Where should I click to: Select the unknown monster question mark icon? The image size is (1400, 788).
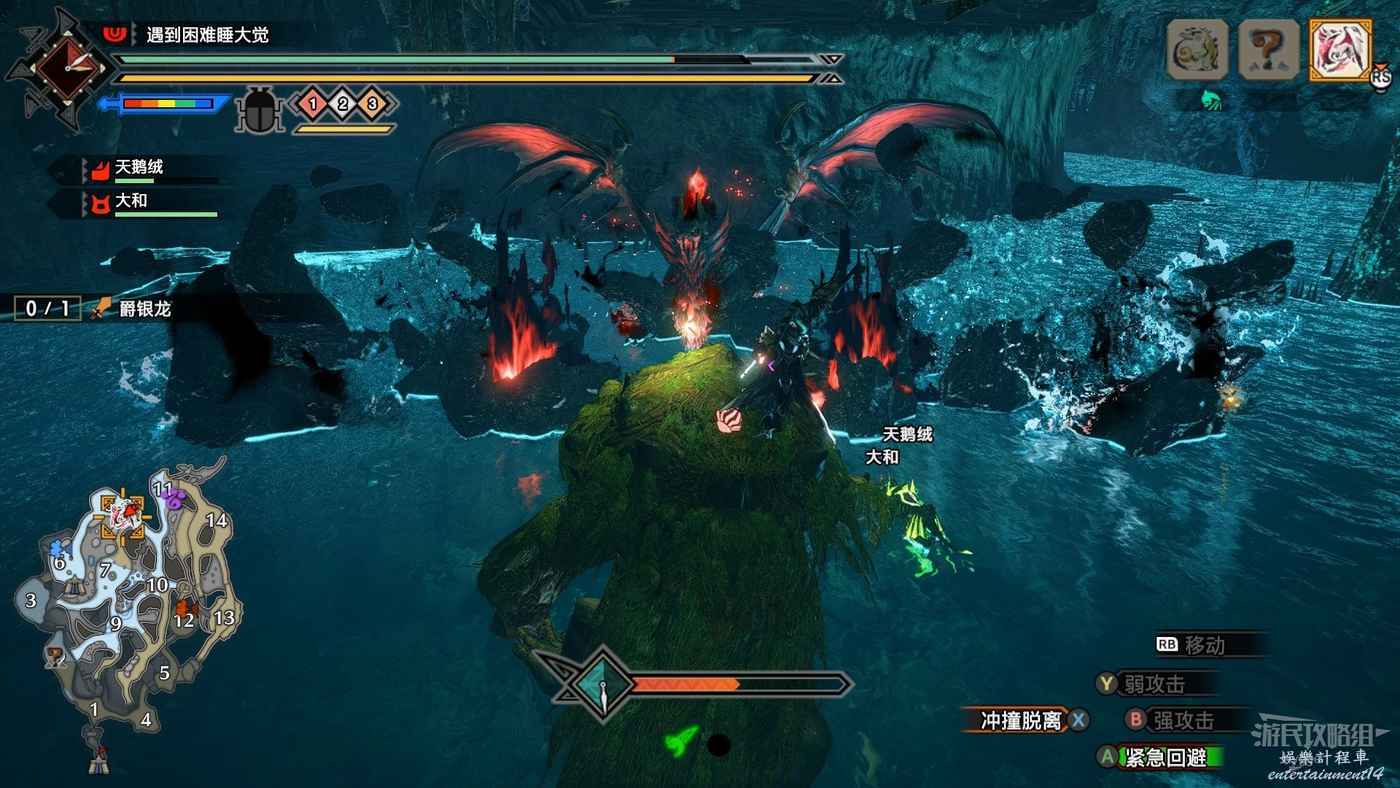click(x=1268, y=49)
